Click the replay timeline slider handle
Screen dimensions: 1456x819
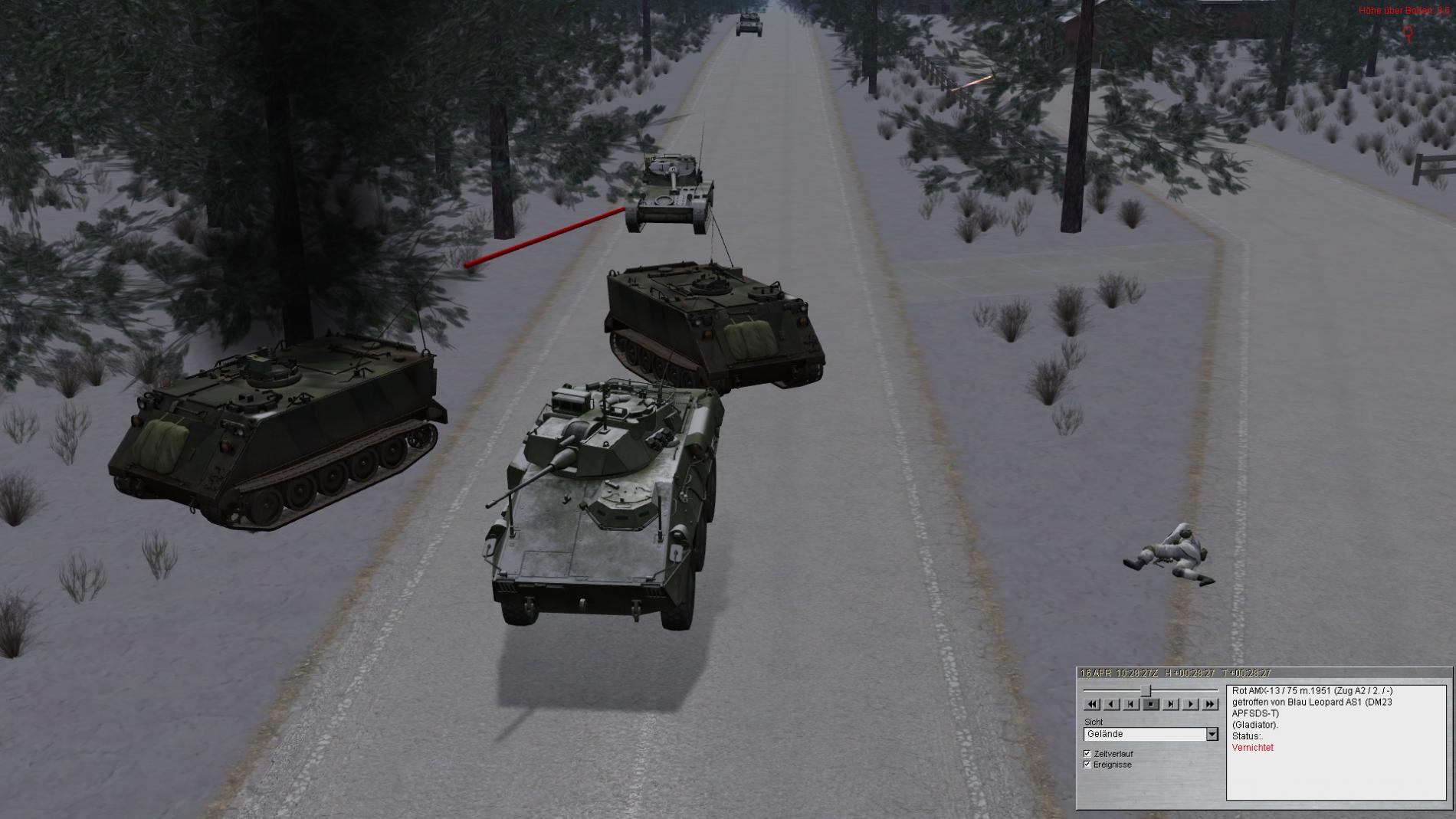coord(1146,691)
